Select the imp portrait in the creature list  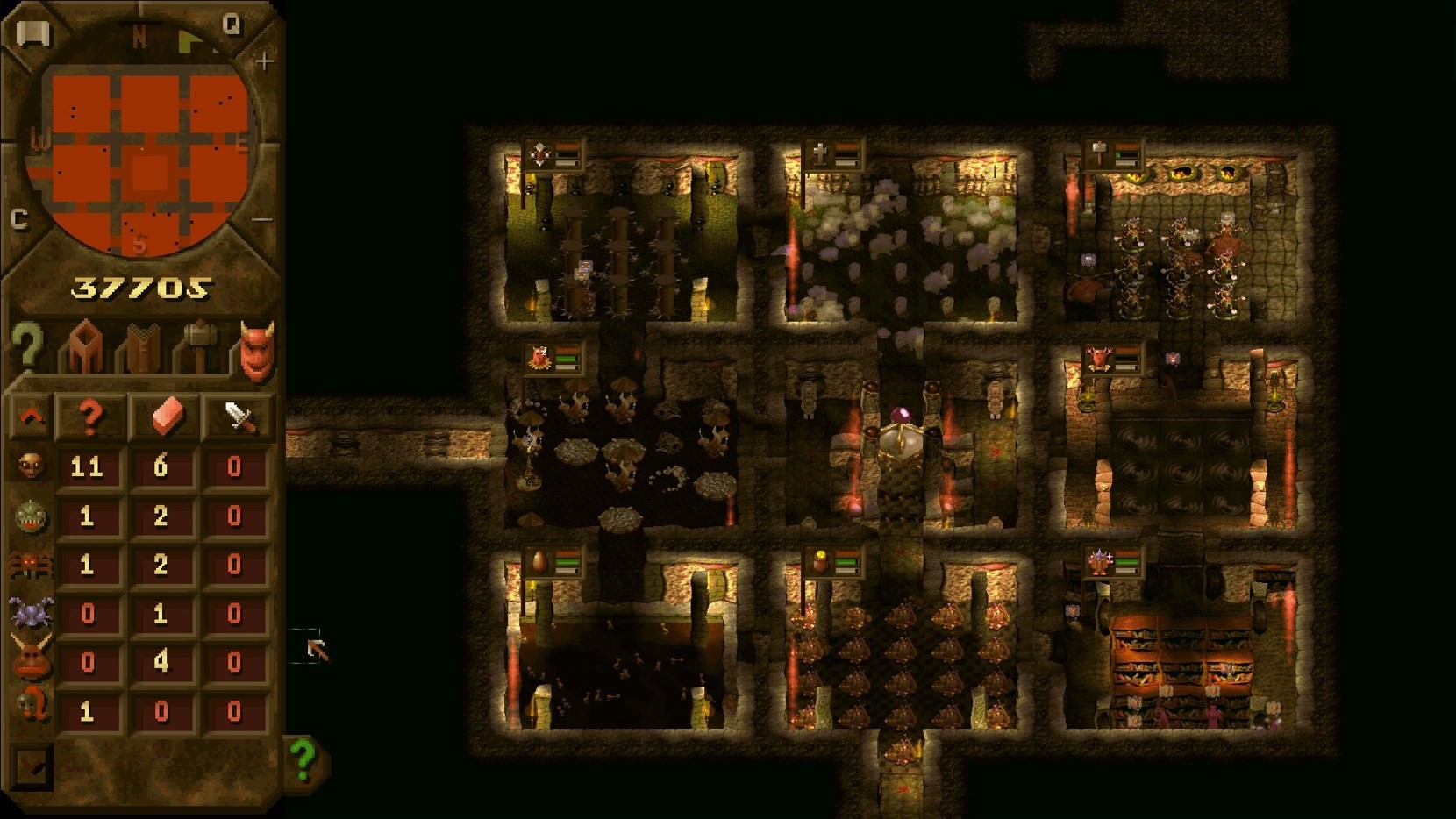coord(32,466)
